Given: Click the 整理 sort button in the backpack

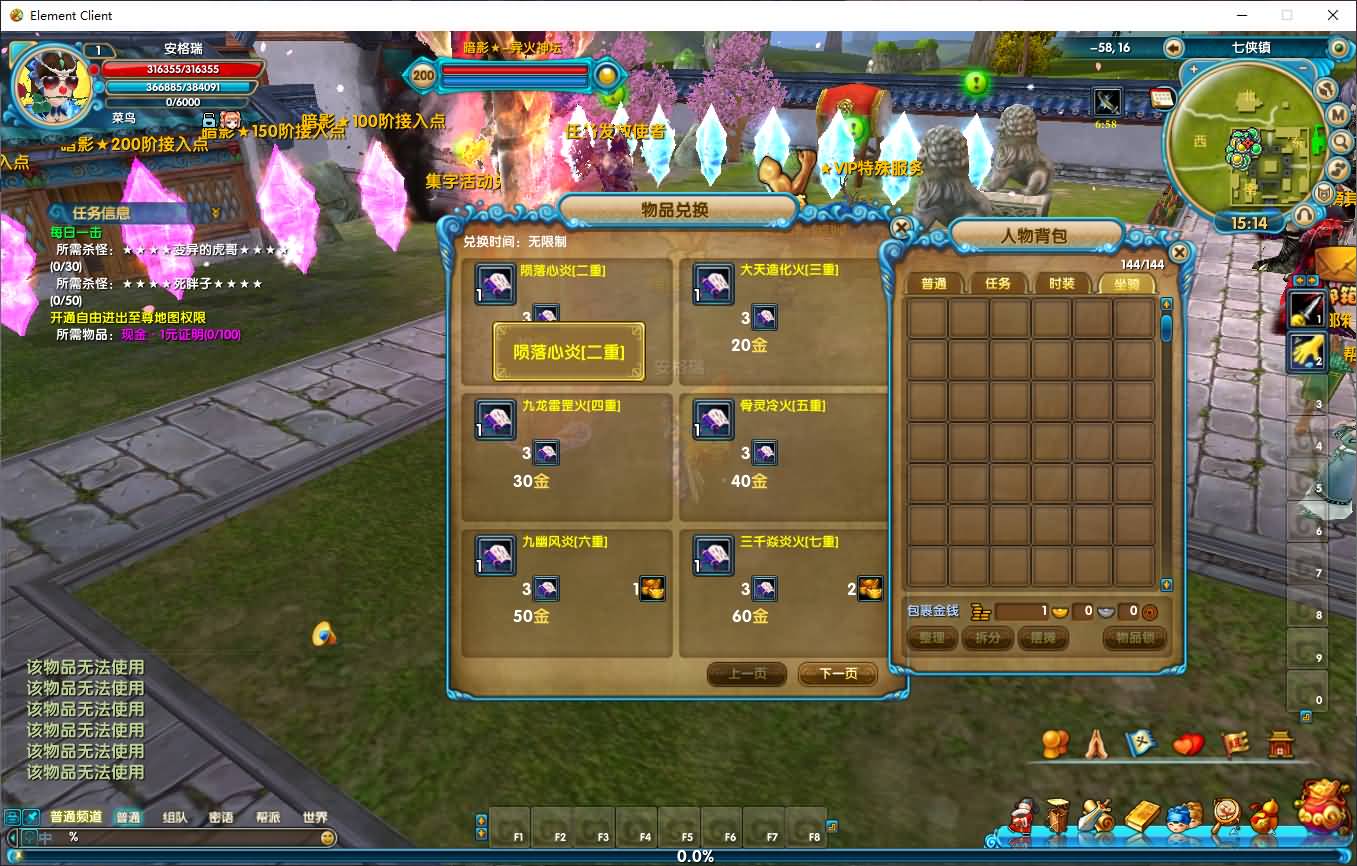Looking at the screenshot, I should tap(930, 637).
